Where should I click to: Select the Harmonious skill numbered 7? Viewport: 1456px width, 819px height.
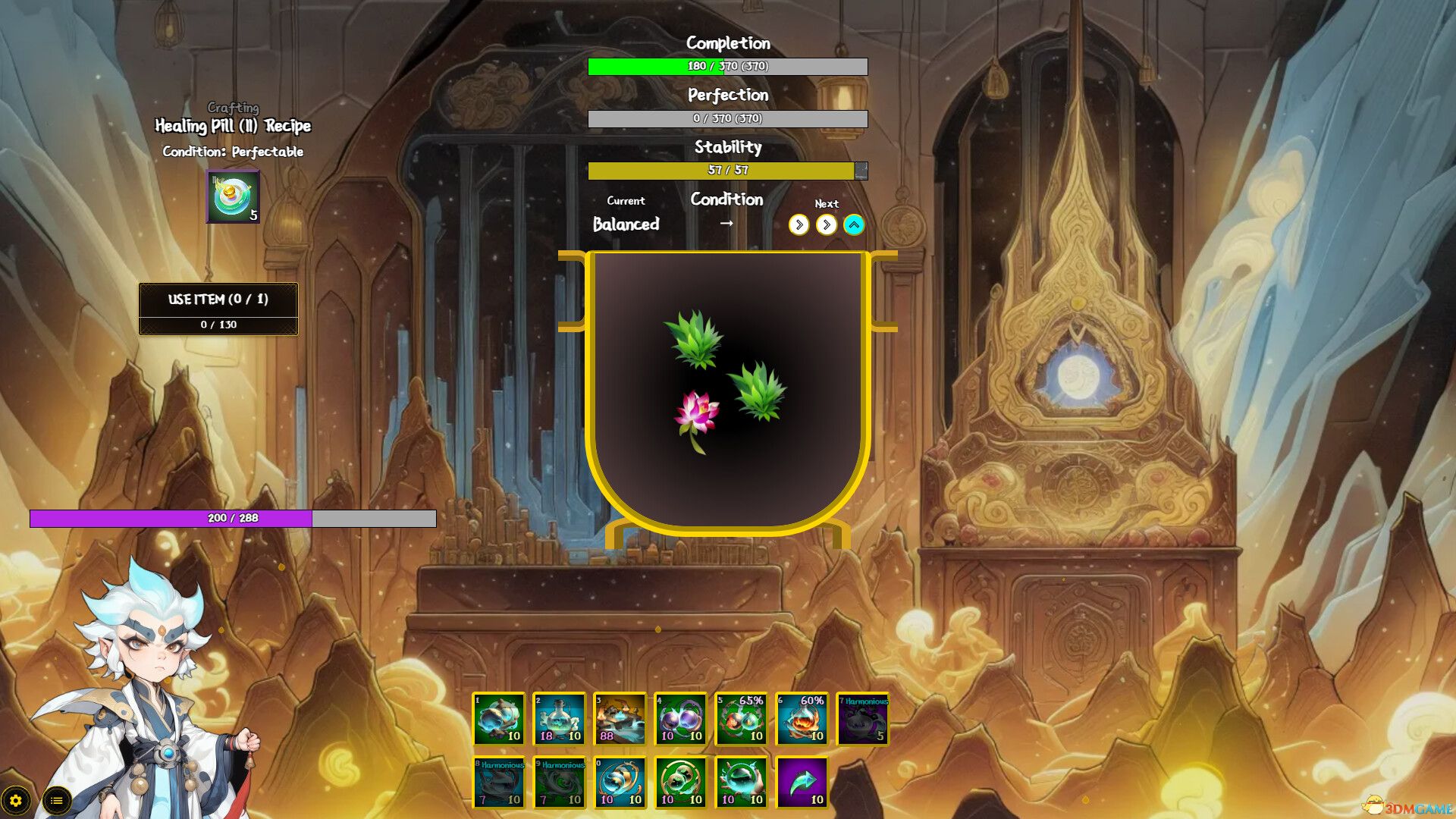coord(863,720)
